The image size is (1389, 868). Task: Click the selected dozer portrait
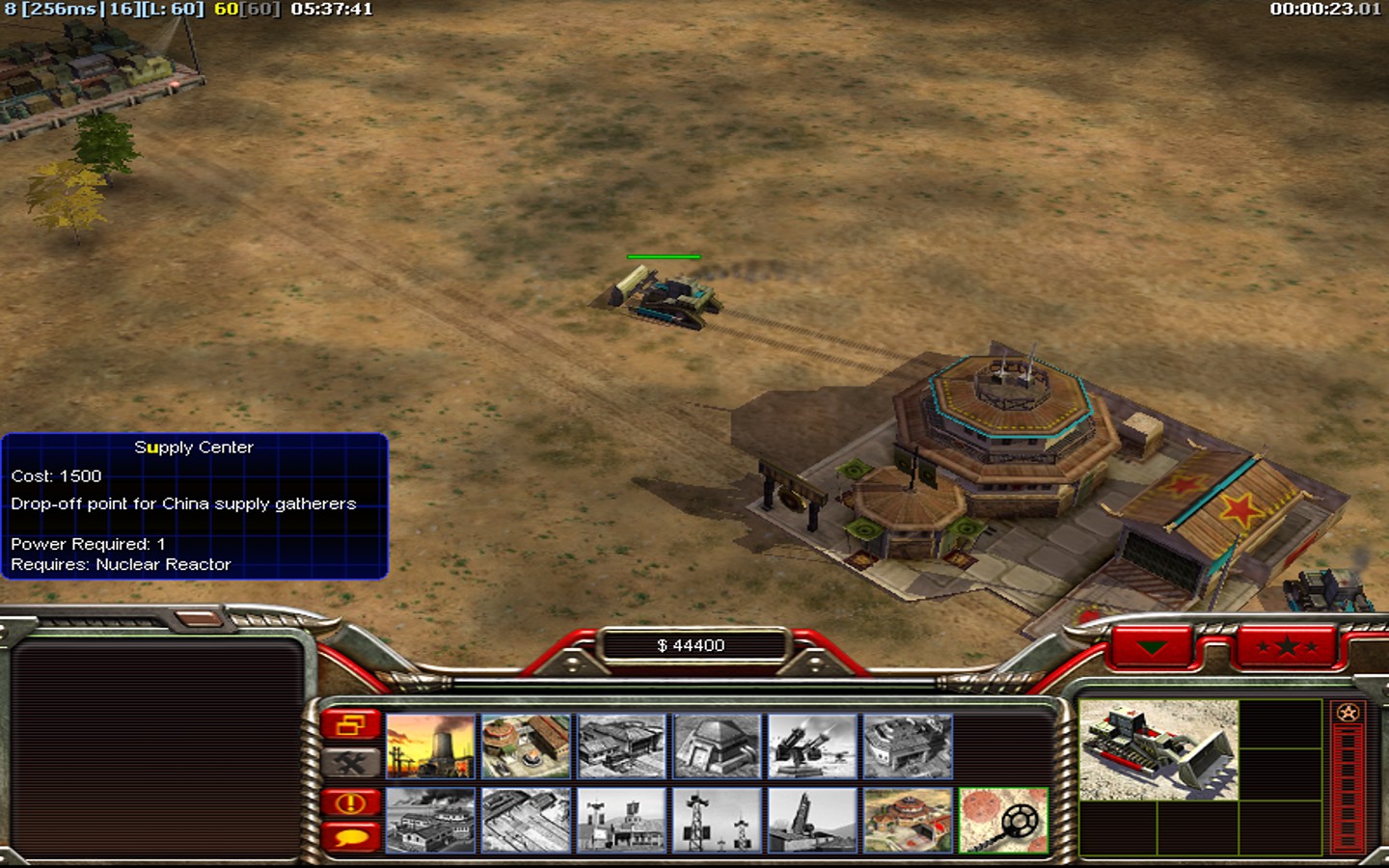(1158, 750)
